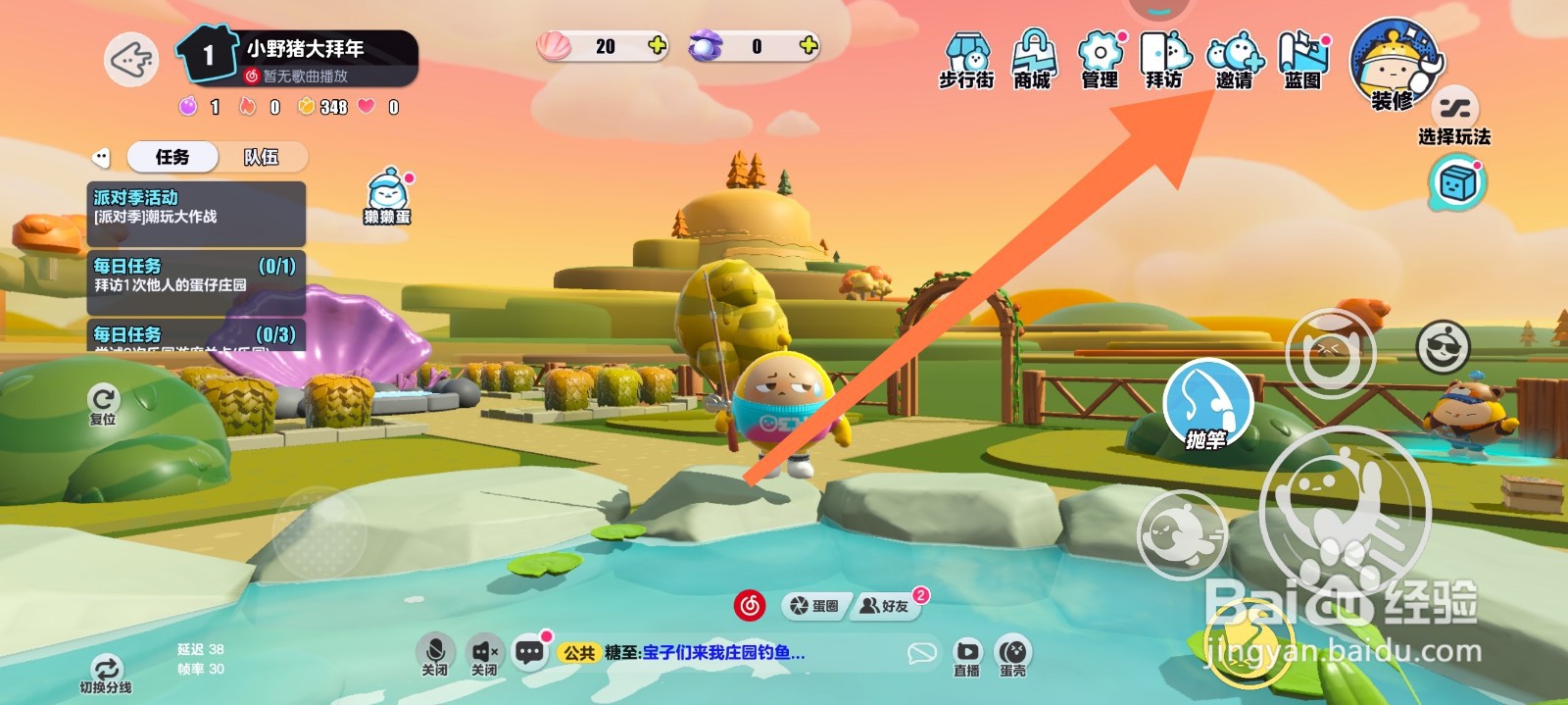The height and width of the screenshot is (705, 1568).
Task: Open the 步行街 street menu
Action: tap(966, 60)
